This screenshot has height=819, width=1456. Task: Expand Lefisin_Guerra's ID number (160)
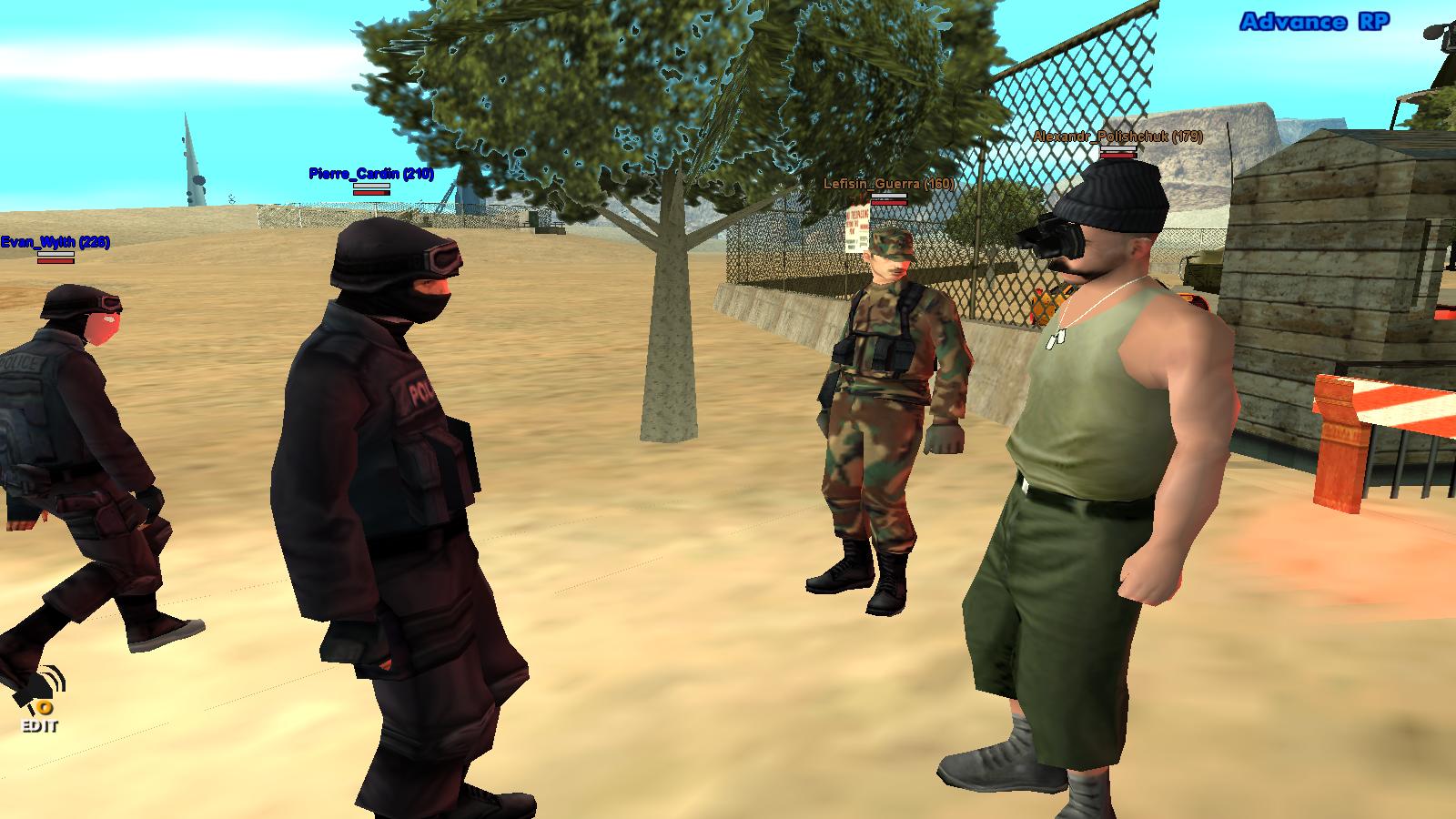tap(937, 185)
